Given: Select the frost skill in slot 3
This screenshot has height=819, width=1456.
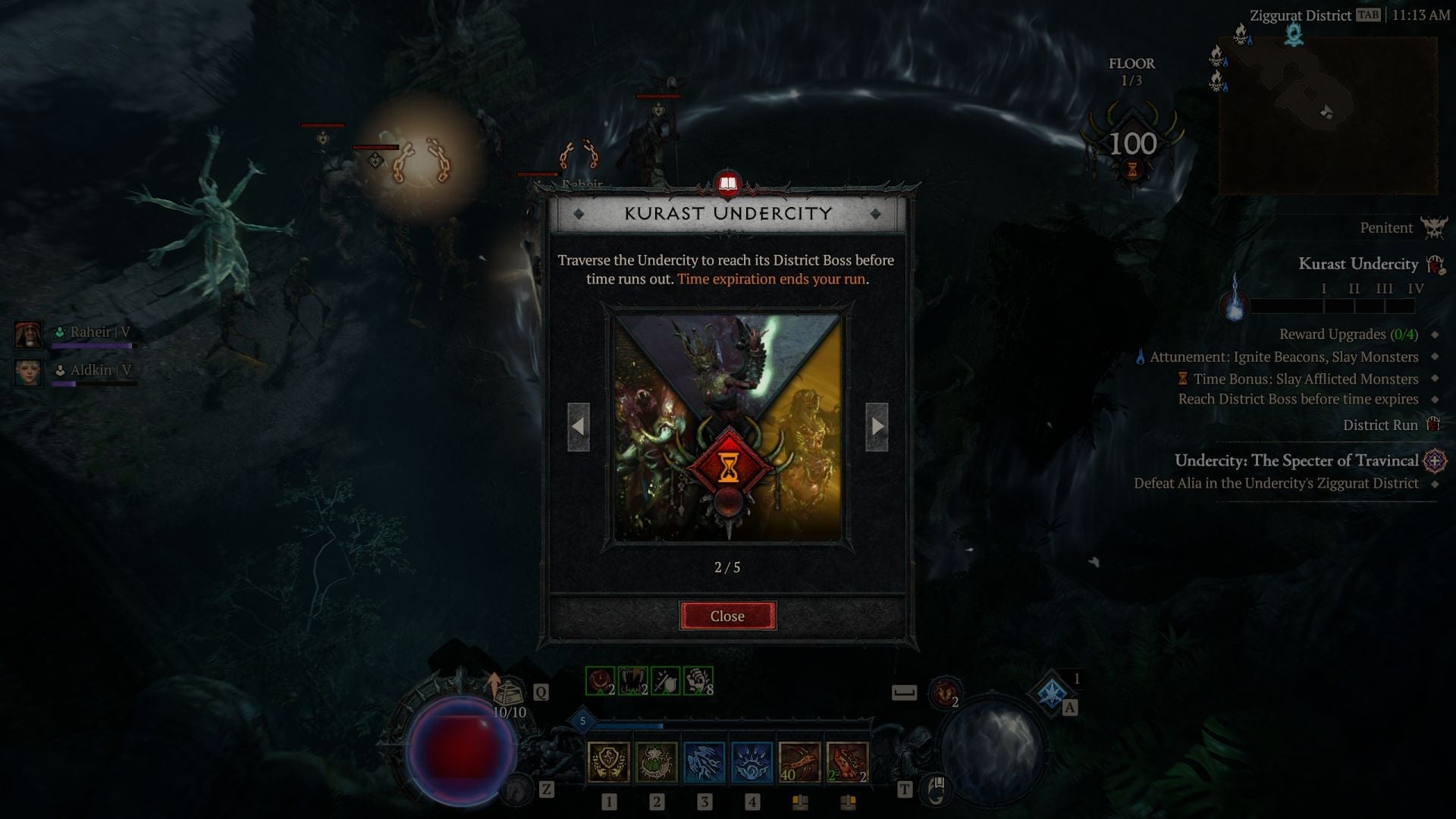Looking at the screenshot, I should pos(705,763).
